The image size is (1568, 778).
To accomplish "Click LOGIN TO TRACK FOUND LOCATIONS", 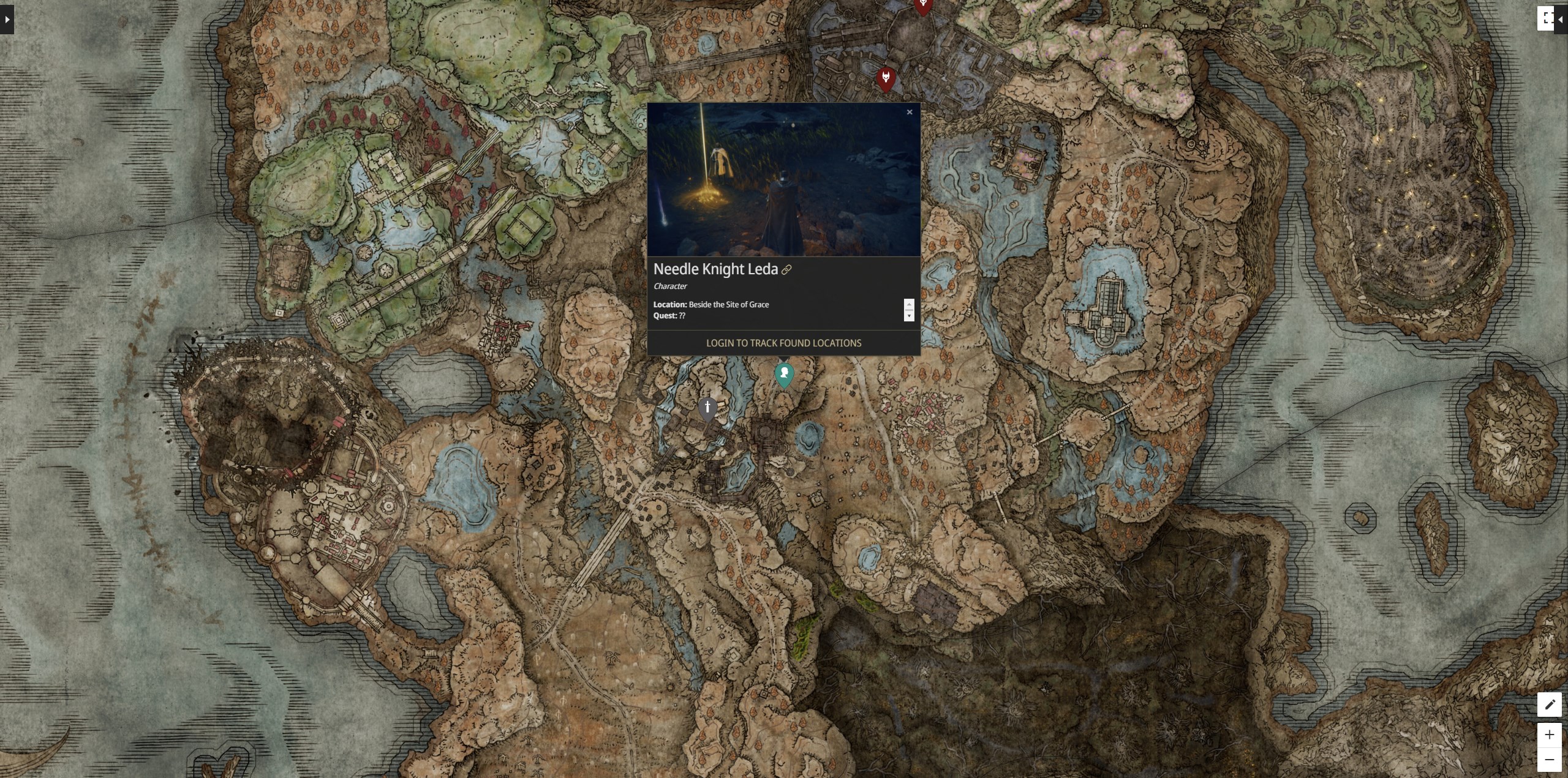I will [783, 343].
